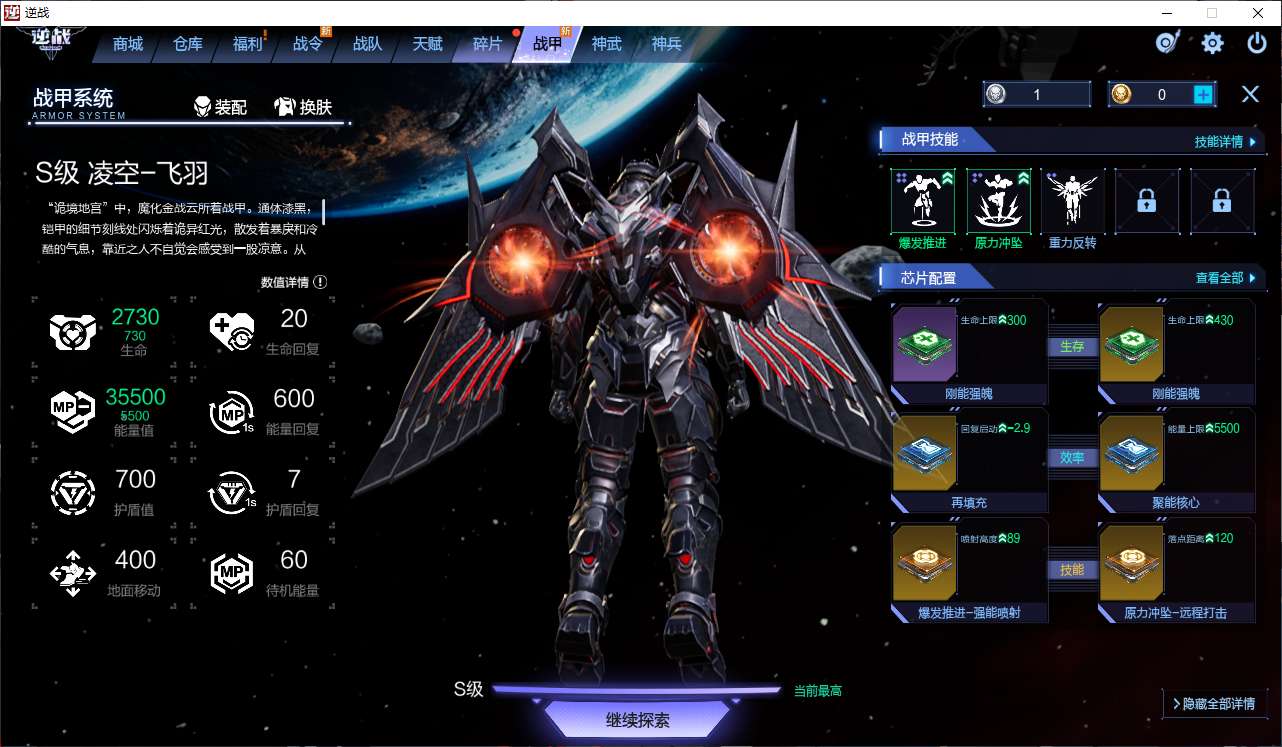Show 数值详情 stat details info
Image resolution: width=1282 pixels, height=747 pixels.
pyautogui.click(x=294, y=282)
